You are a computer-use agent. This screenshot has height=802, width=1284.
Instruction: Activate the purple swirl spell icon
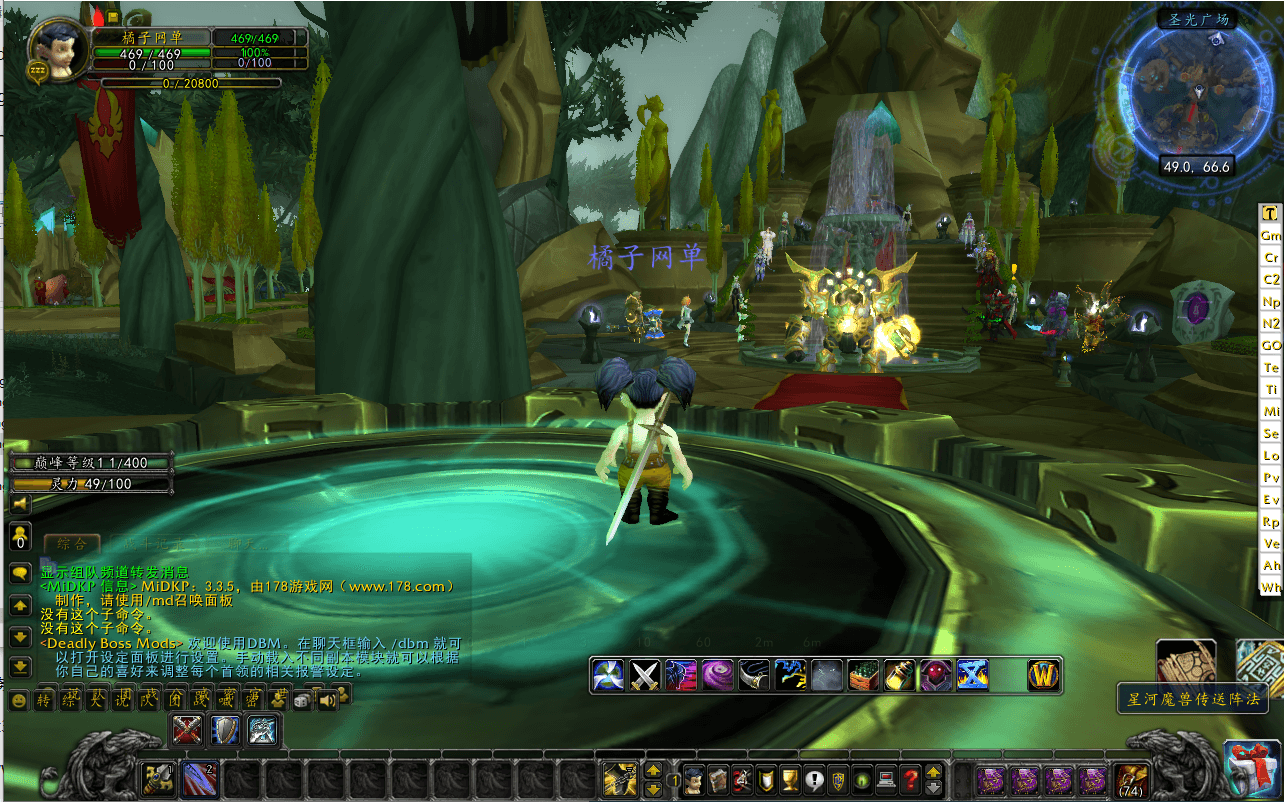717,676
